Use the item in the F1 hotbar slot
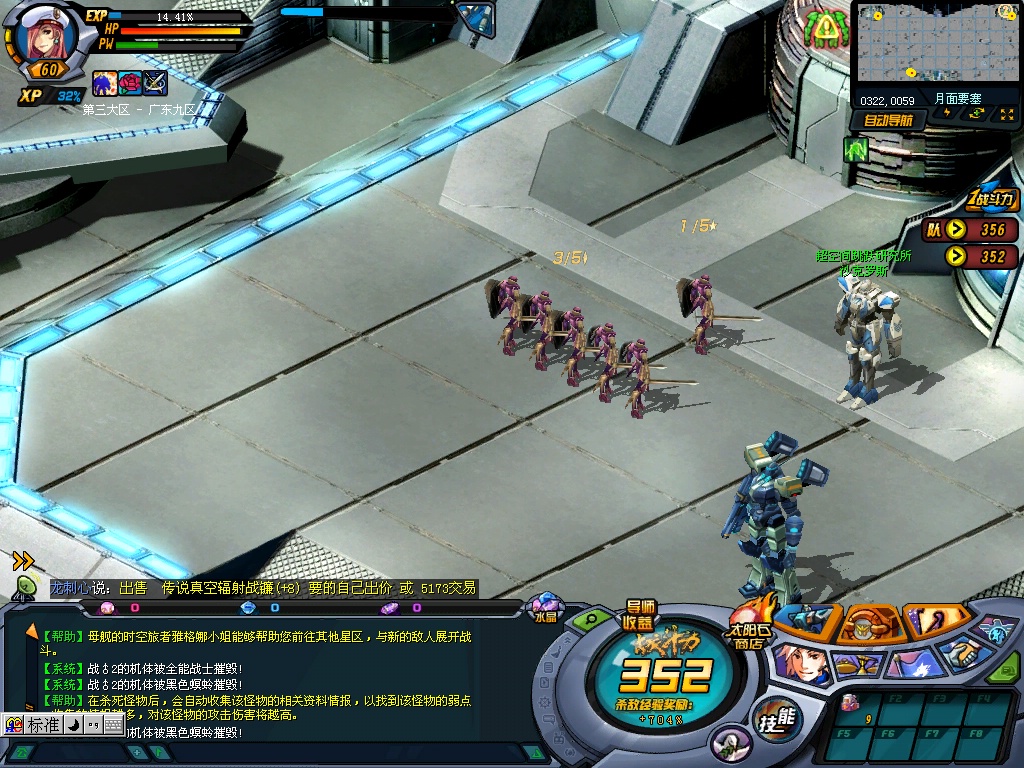 pyautogui.click(x=856, y=707)
